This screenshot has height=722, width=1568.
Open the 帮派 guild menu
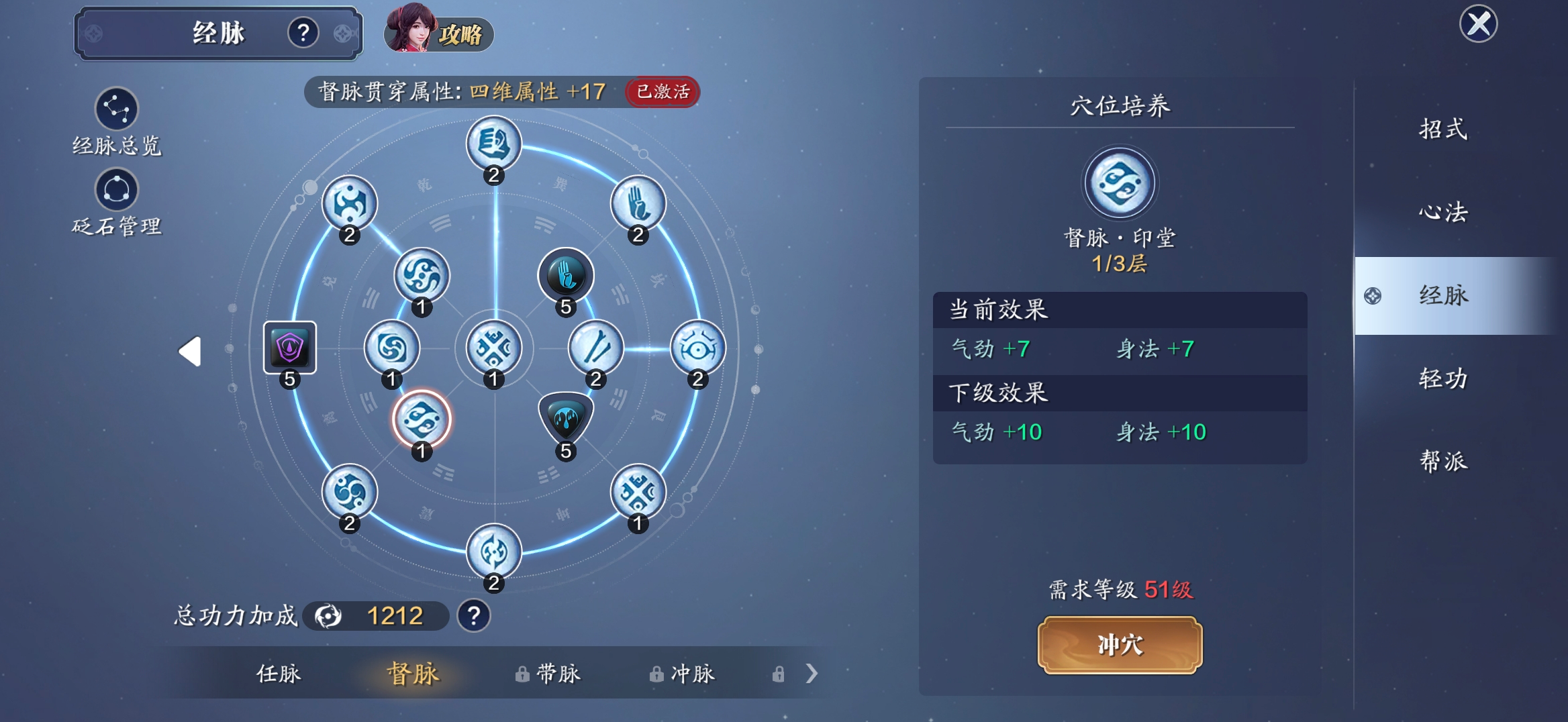[x=1443, y=462]
